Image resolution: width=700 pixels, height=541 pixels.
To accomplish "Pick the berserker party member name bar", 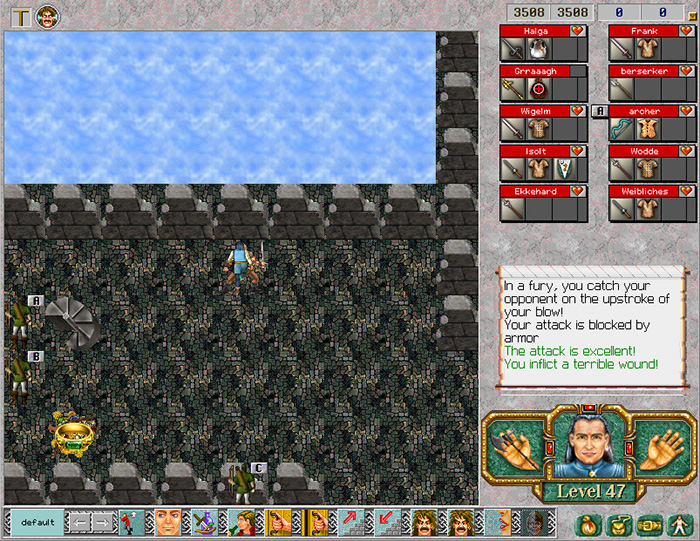I will (x=643, y=72).
